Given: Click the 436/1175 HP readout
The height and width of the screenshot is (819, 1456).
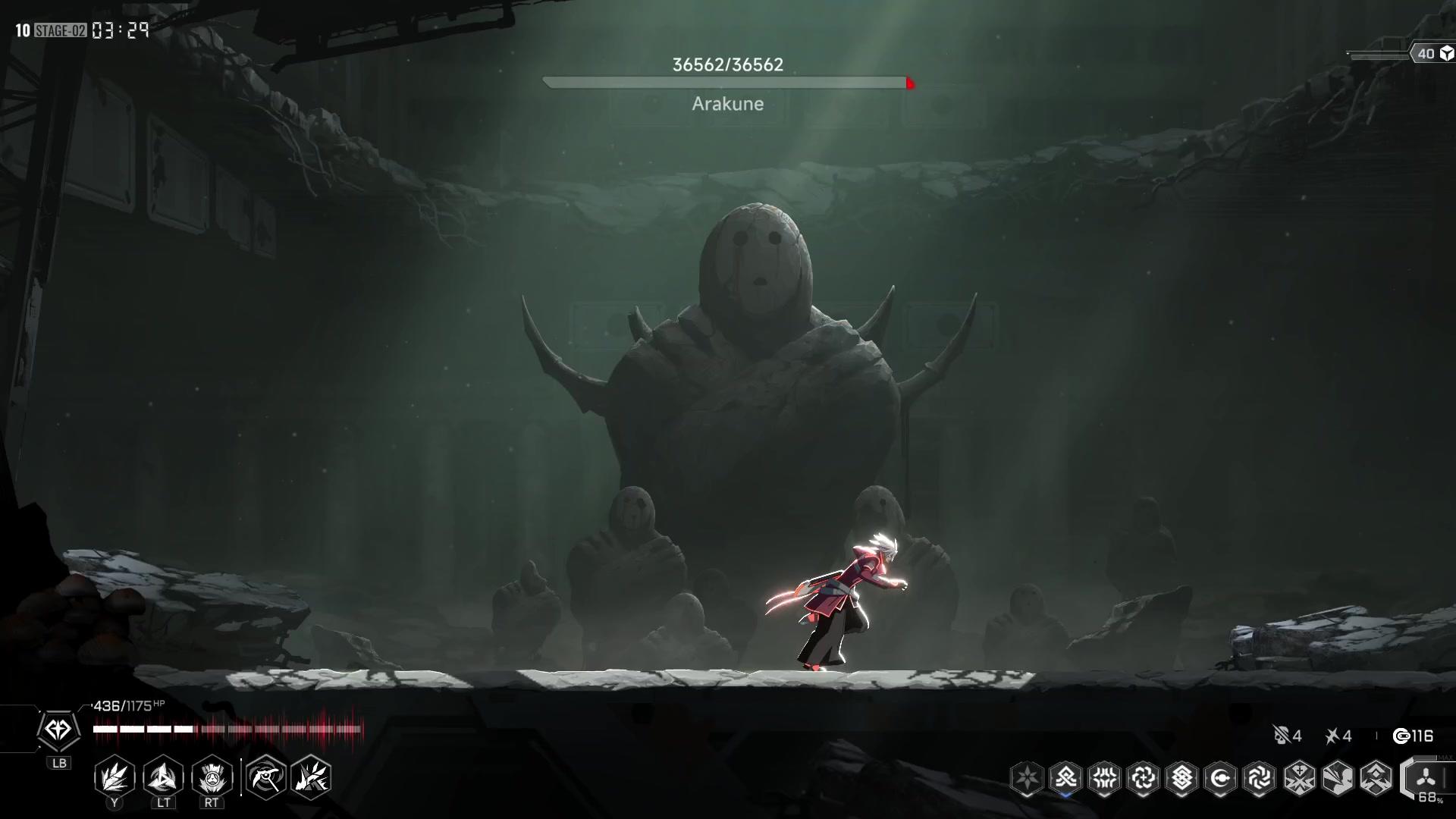Looking at the screenshot, I should pos(129,704).
